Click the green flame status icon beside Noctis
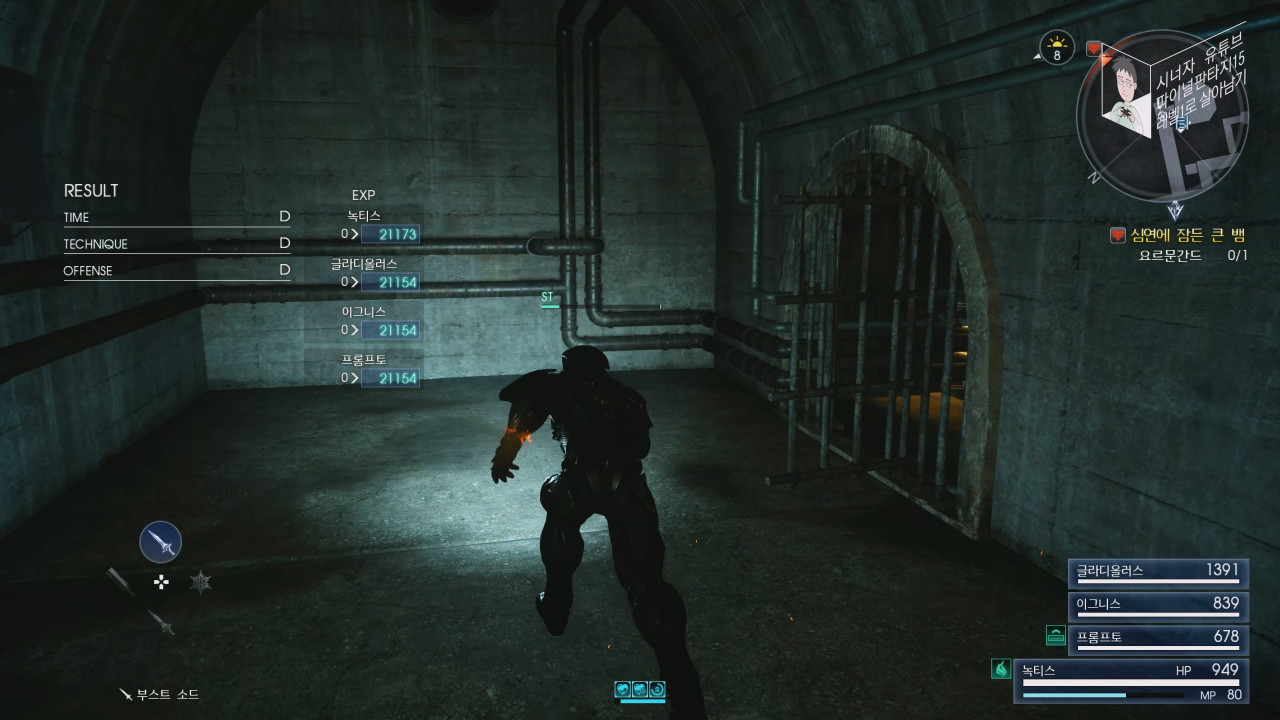The width and height of the screenshot is (1280, 720). pyautogui.click(x=1000, y=670)
